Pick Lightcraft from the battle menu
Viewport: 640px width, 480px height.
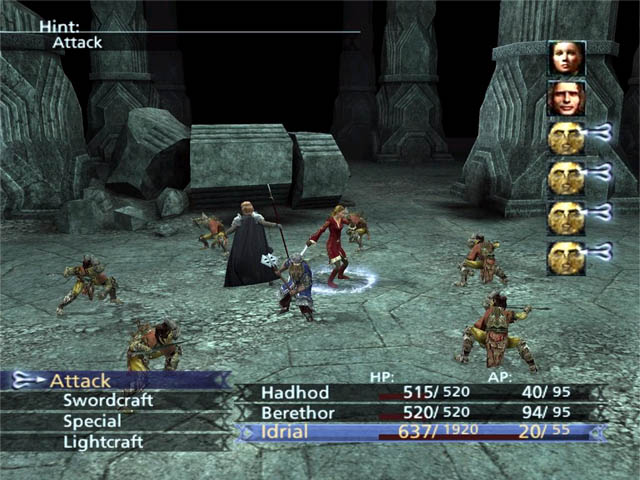click(x=103, y=441)
